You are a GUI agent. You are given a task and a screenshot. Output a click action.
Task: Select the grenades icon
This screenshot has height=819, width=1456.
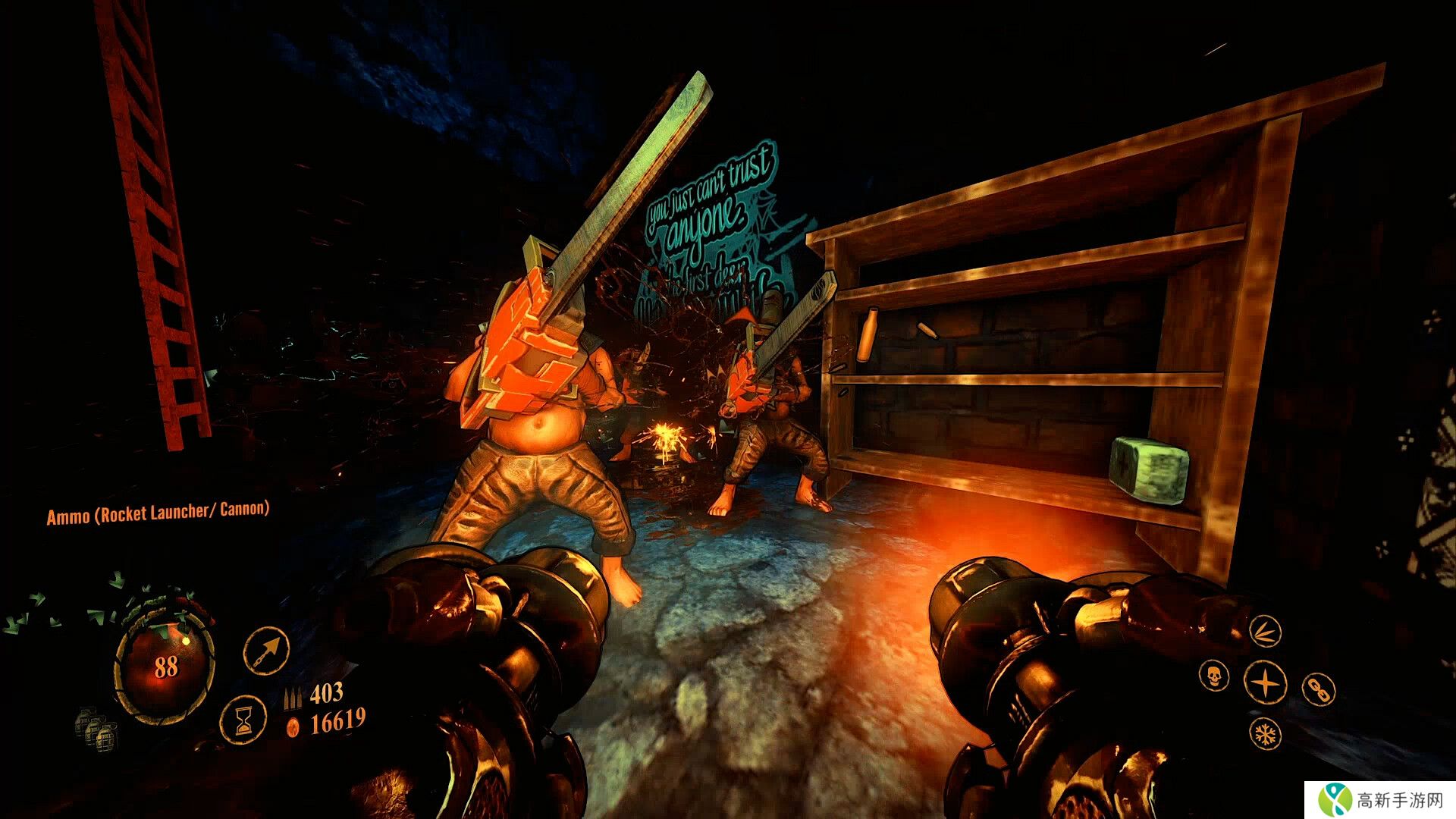click(96, 728)
